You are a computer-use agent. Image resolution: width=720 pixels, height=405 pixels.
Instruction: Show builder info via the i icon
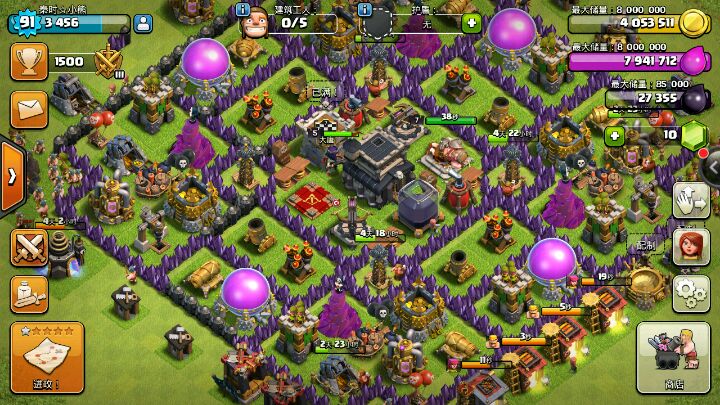click(242, 9)
